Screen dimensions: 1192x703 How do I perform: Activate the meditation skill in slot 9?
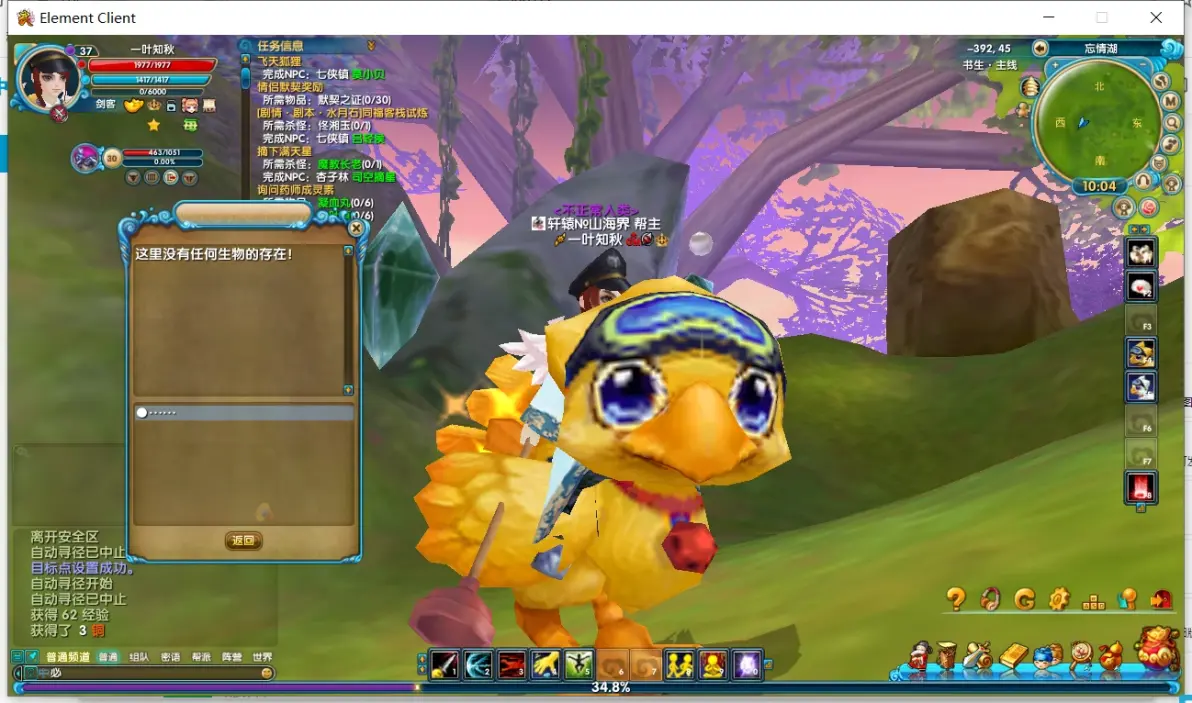click(x=713, y=664)
